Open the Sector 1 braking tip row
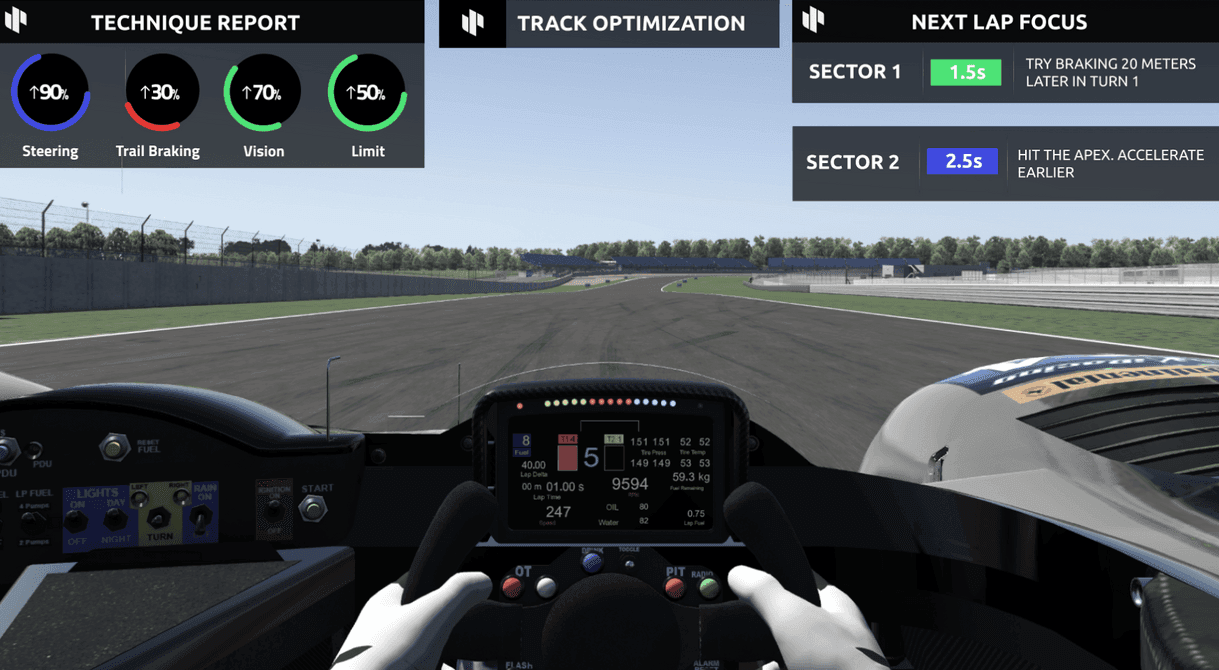This screenshot has height=670, width=1219. pos(1004,72)
